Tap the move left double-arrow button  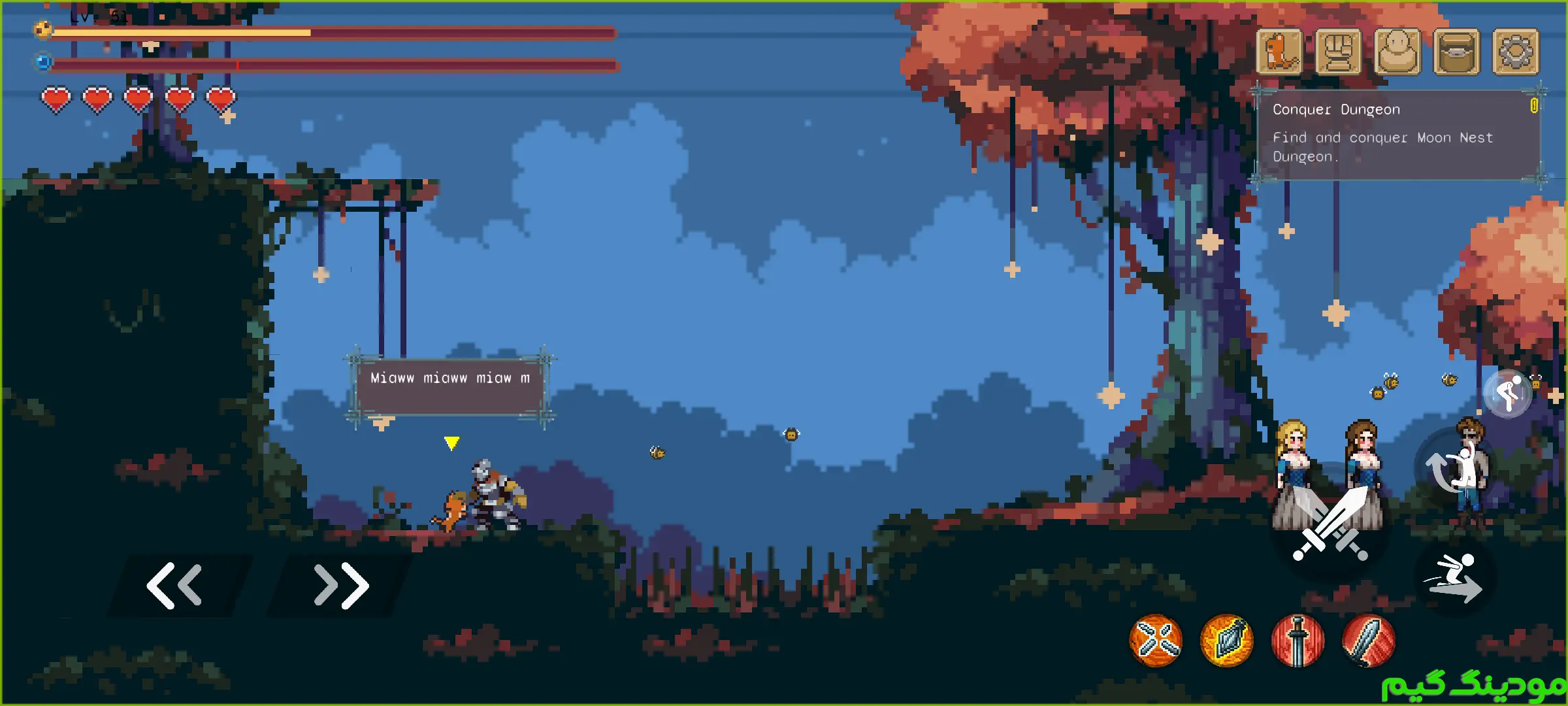175,585
